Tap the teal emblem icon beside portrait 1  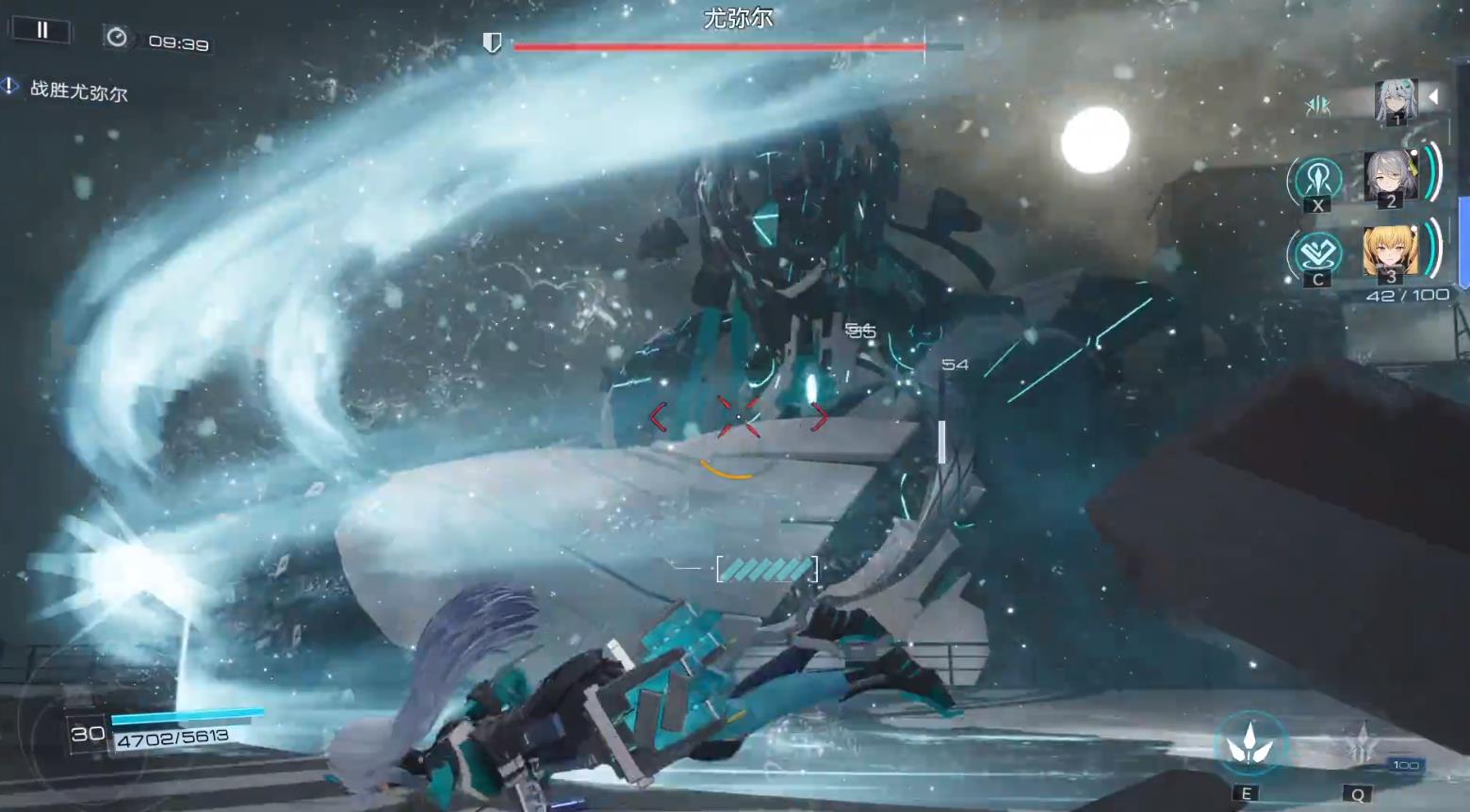[1318, 106]
